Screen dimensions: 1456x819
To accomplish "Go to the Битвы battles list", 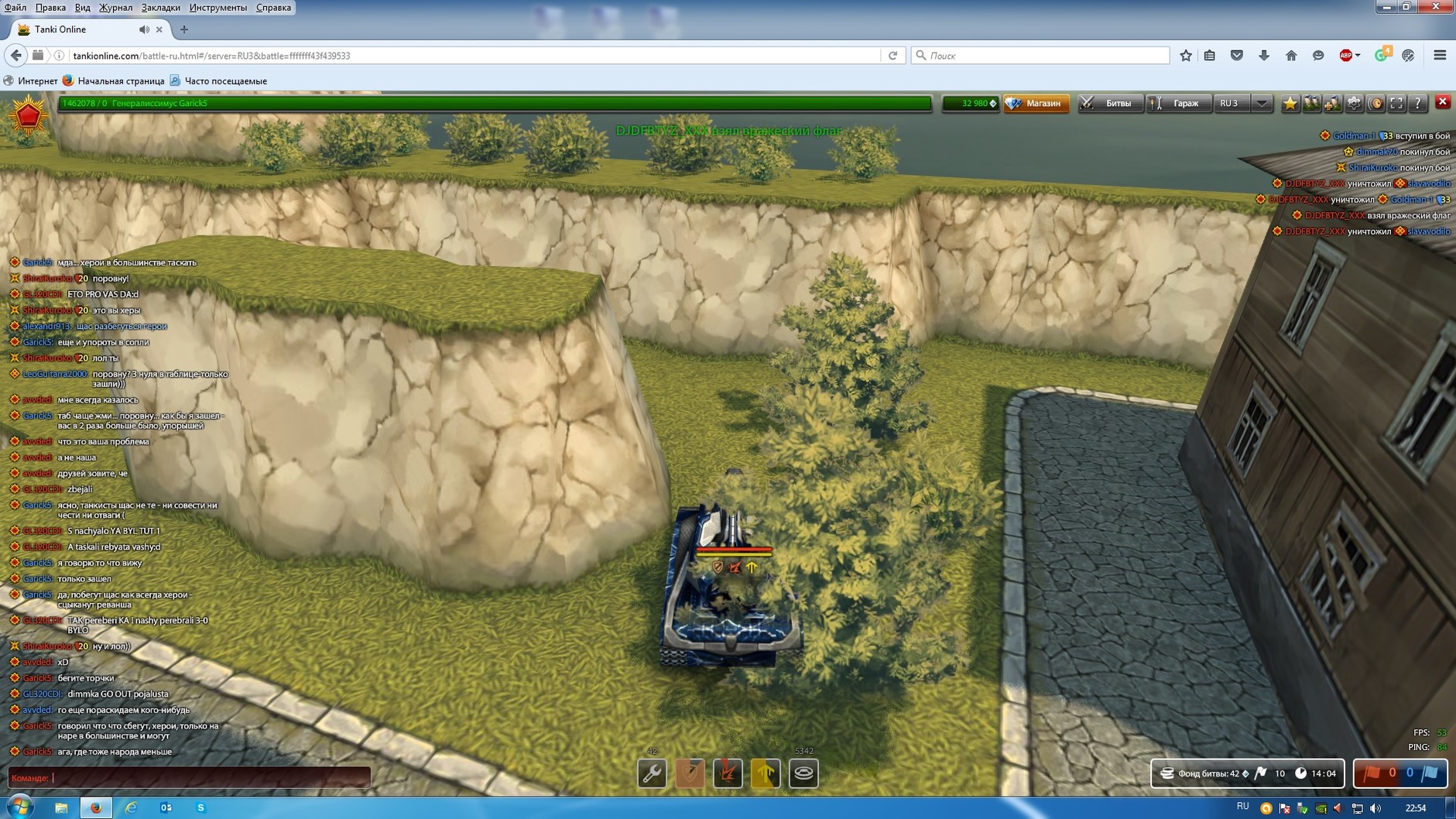I will click(1110, 103).
